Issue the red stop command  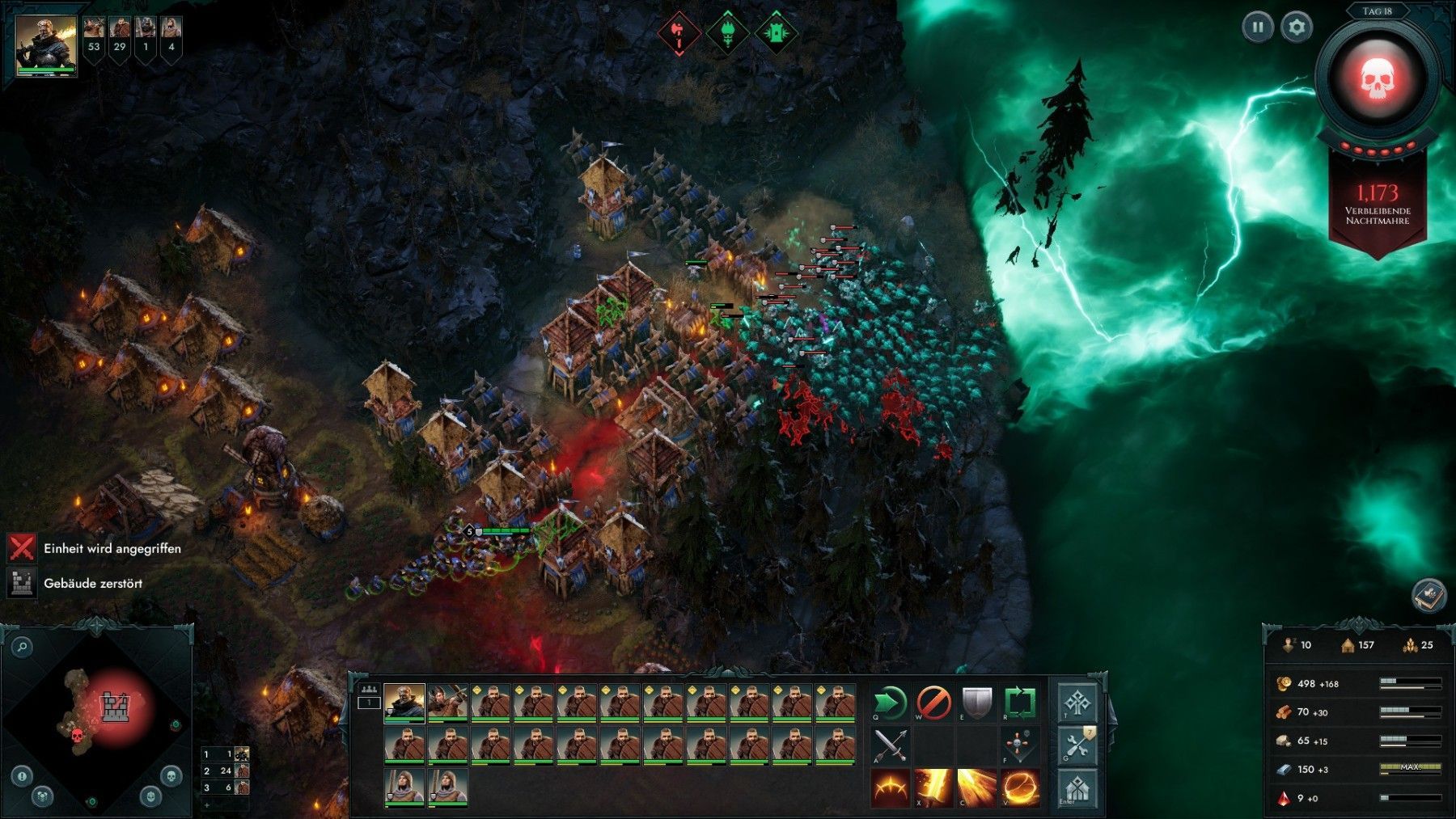(x=933, y=703)
